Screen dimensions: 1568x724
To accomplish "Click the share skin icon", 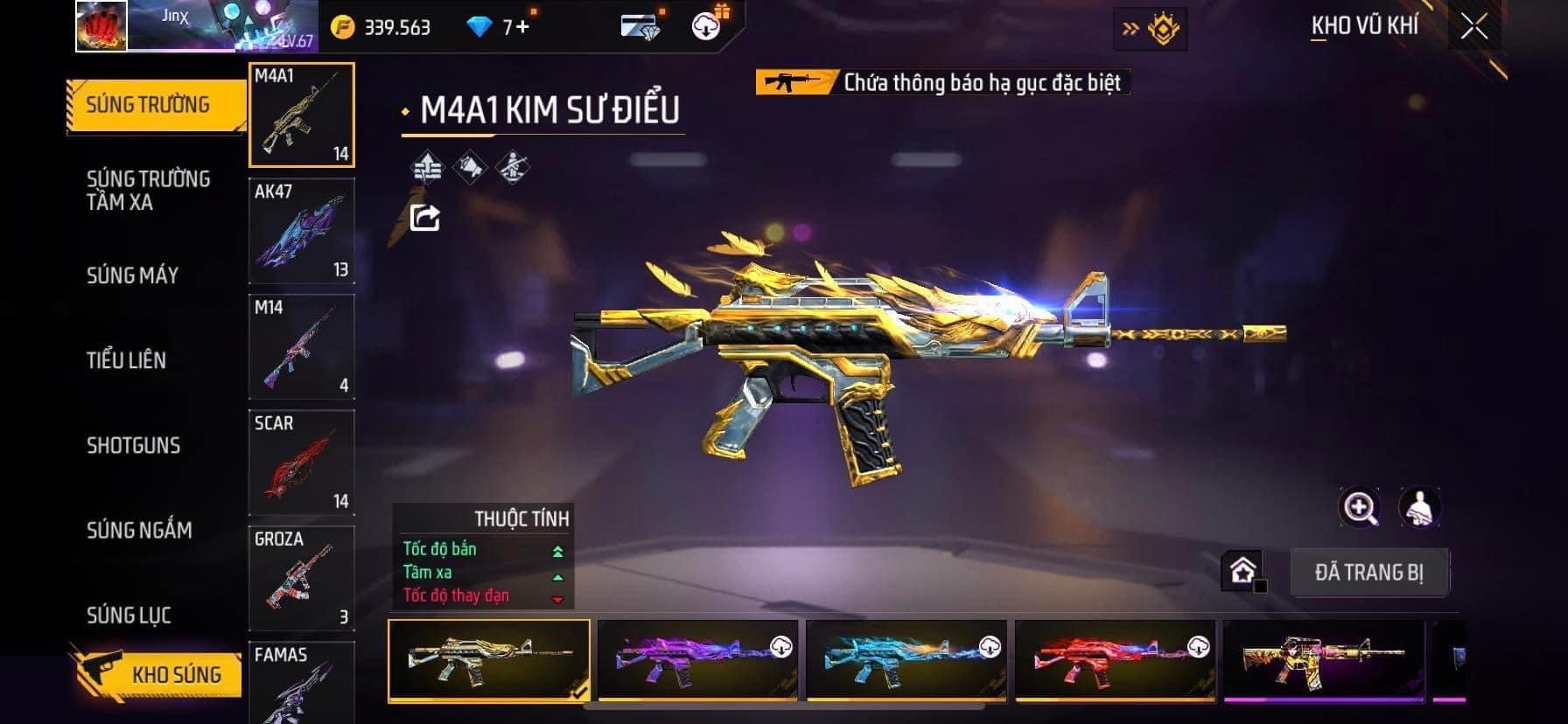I will (425, 217).
